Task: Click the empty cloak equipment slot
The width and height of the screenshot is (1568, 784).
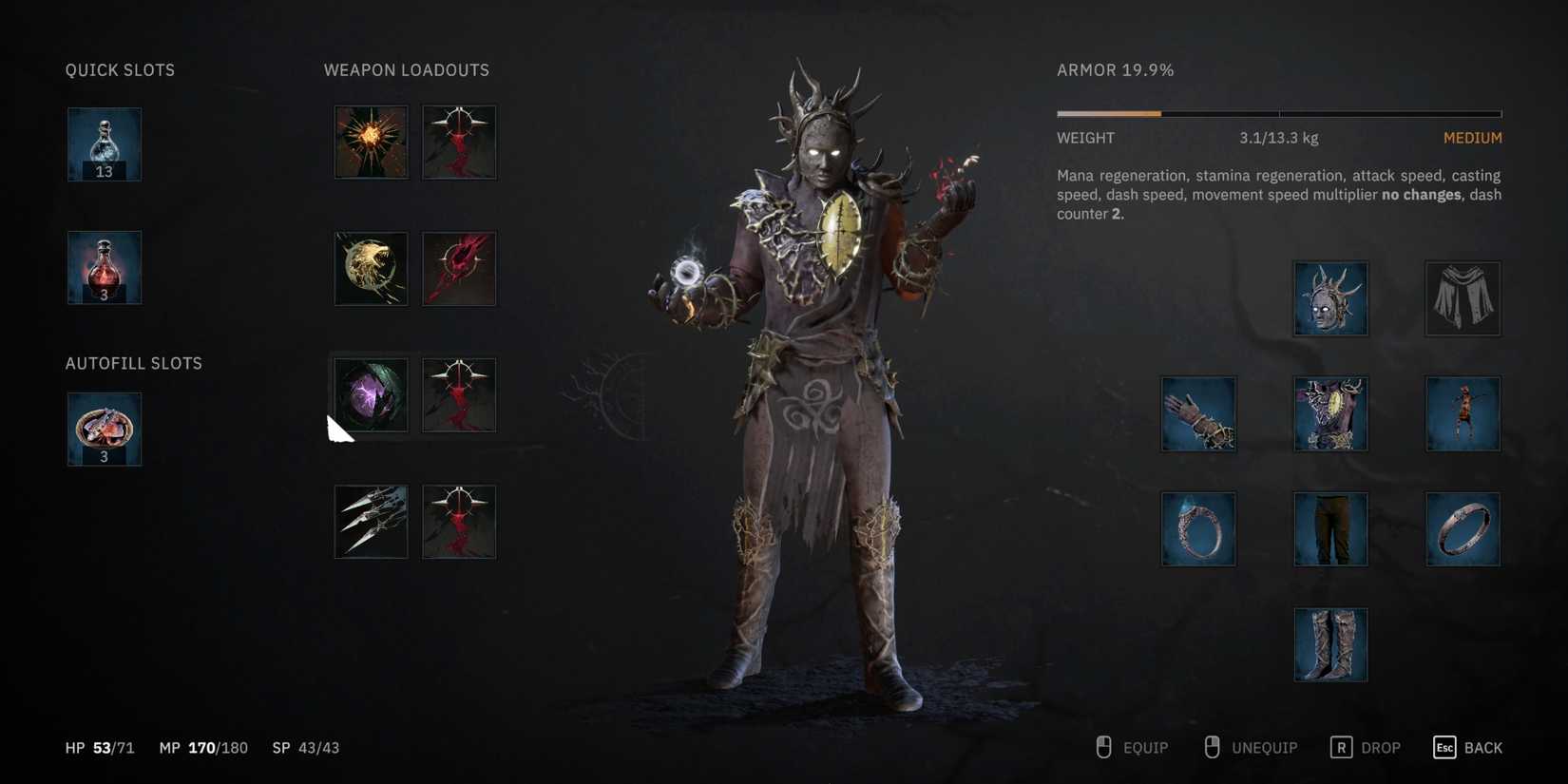Action: (x=1462, y=299)
